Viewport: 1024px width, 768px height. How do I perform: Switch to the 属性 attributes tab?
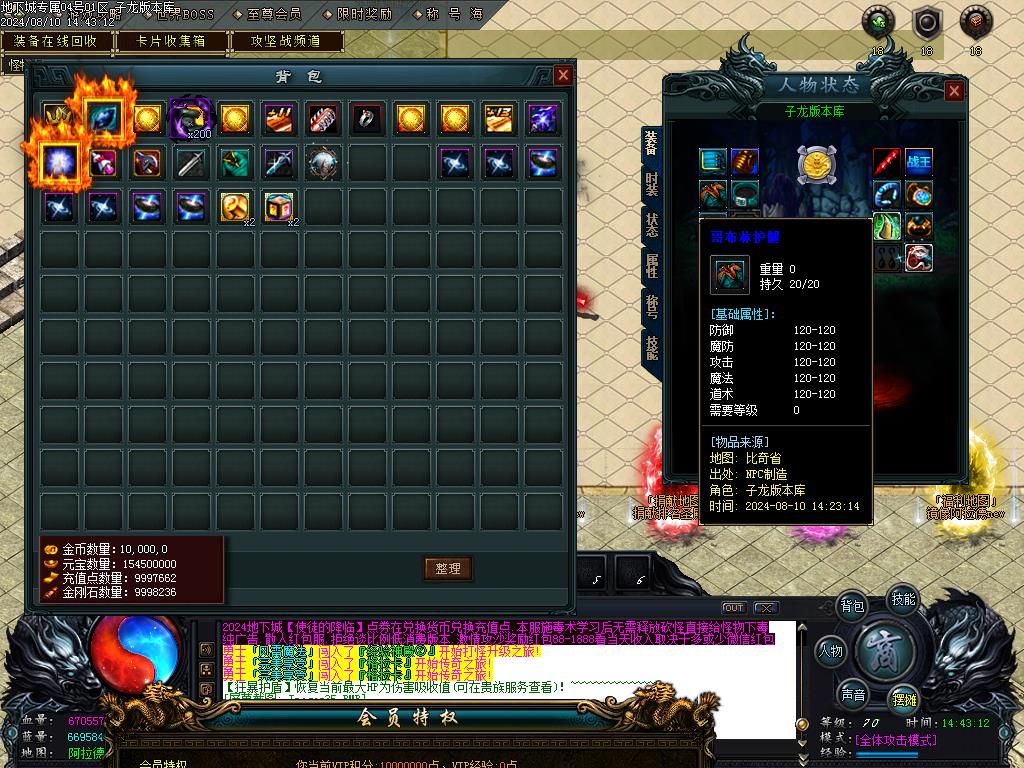[x=652, y=266]
